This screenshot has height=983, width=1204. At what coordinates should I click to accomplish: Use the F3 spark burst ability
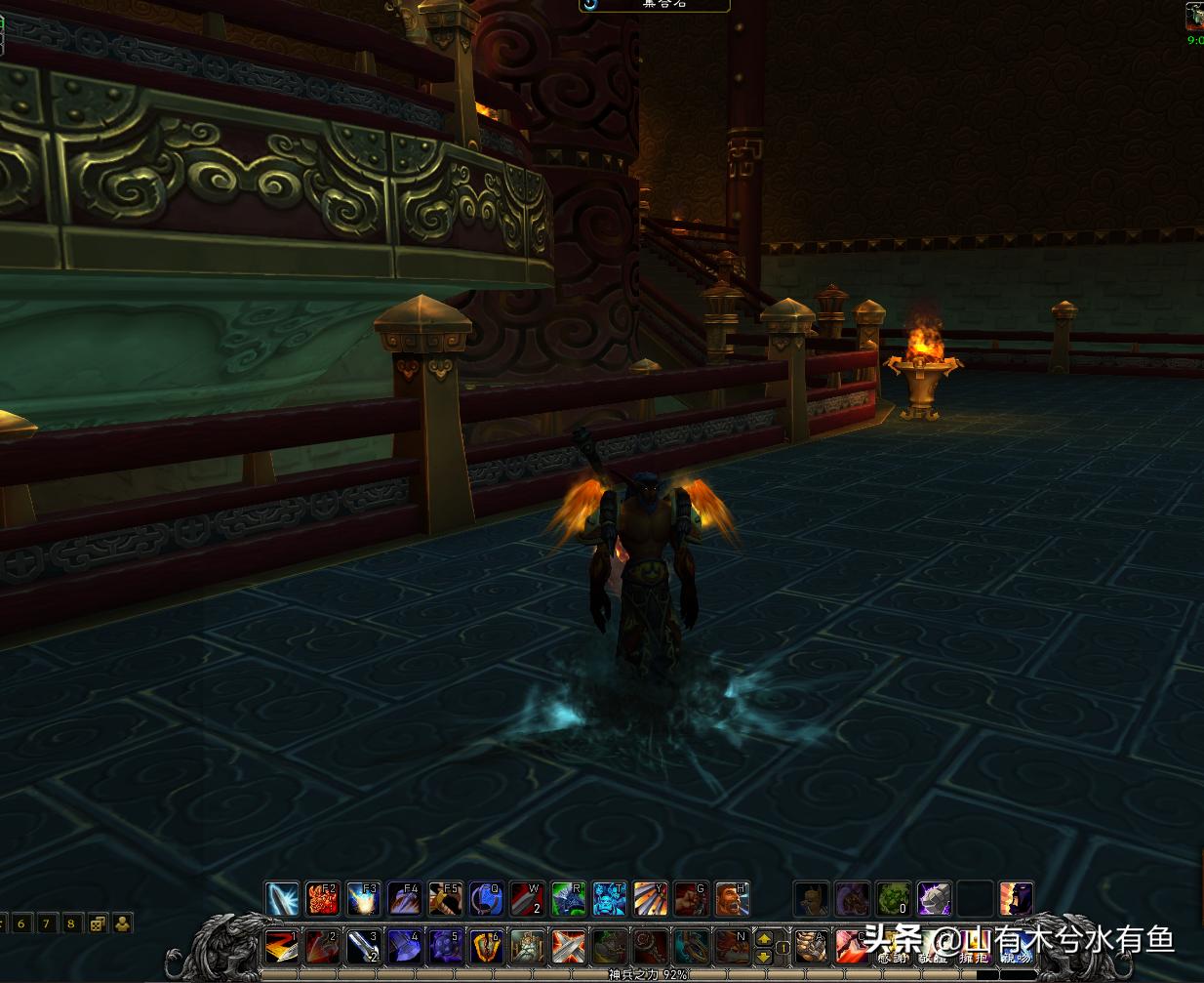[x=364, y=898]
